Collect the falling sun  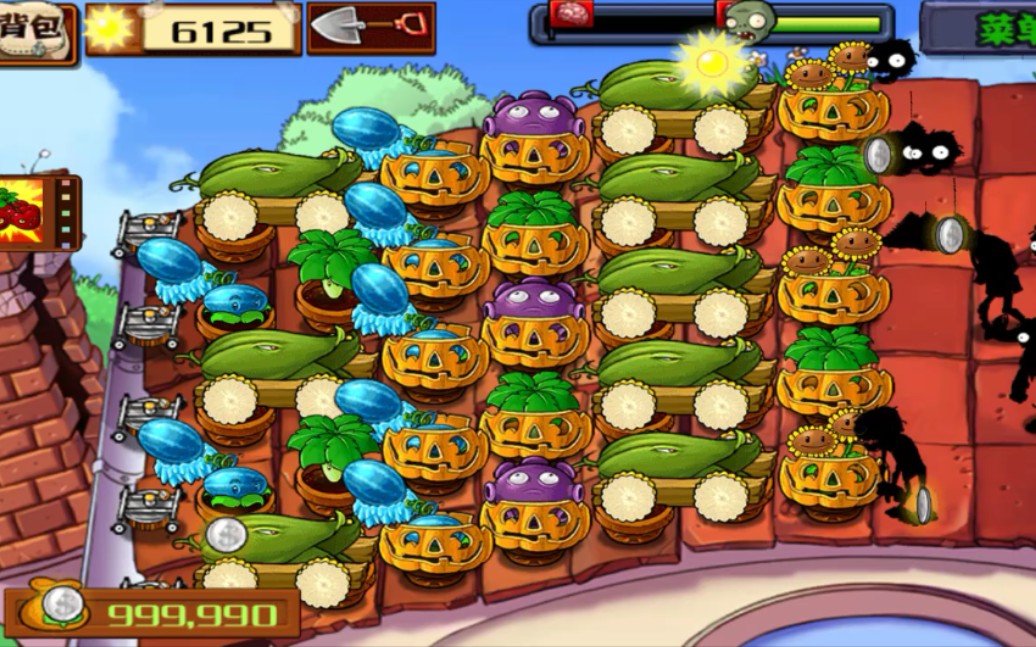712,63
